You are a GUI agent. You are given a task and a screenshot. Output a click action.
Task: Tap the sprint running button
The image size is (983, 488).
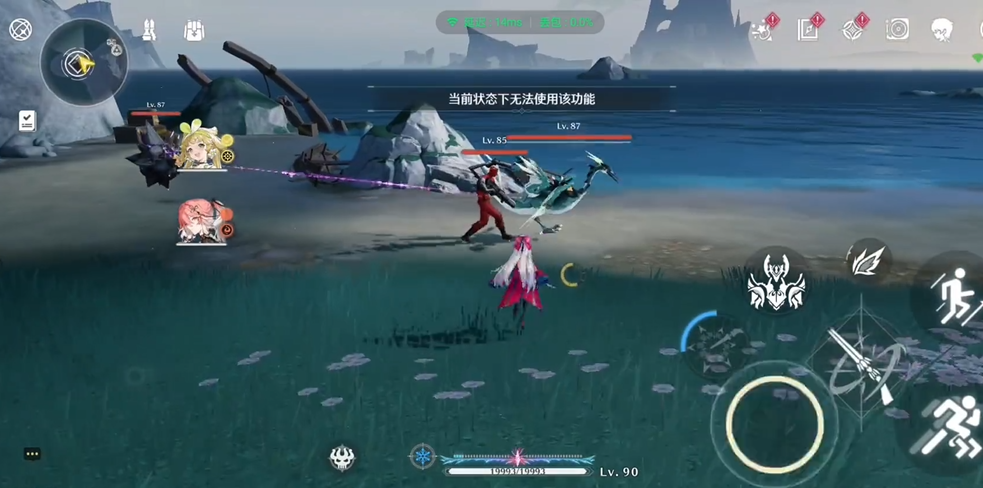click(x=947, y=427)
